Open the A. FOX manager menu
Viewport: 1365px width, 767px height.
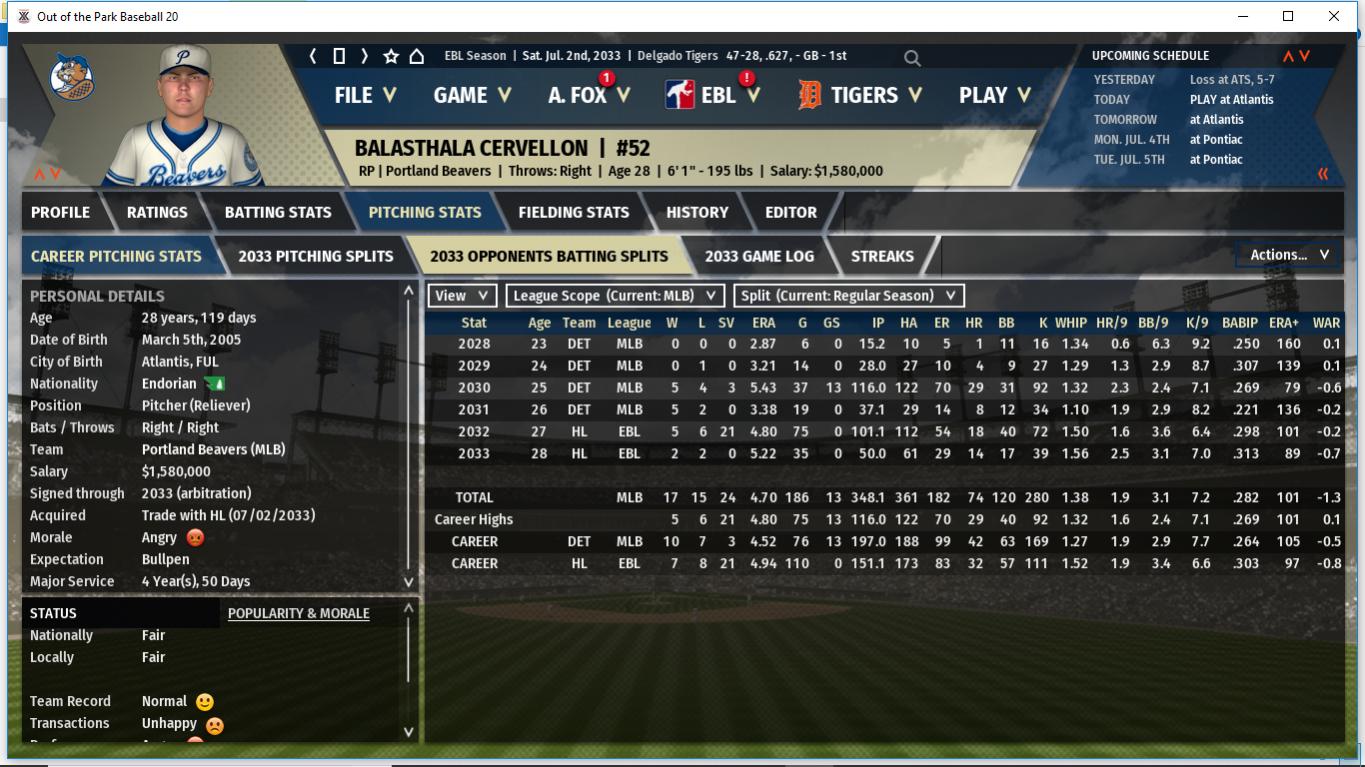(x=588, y=95)
